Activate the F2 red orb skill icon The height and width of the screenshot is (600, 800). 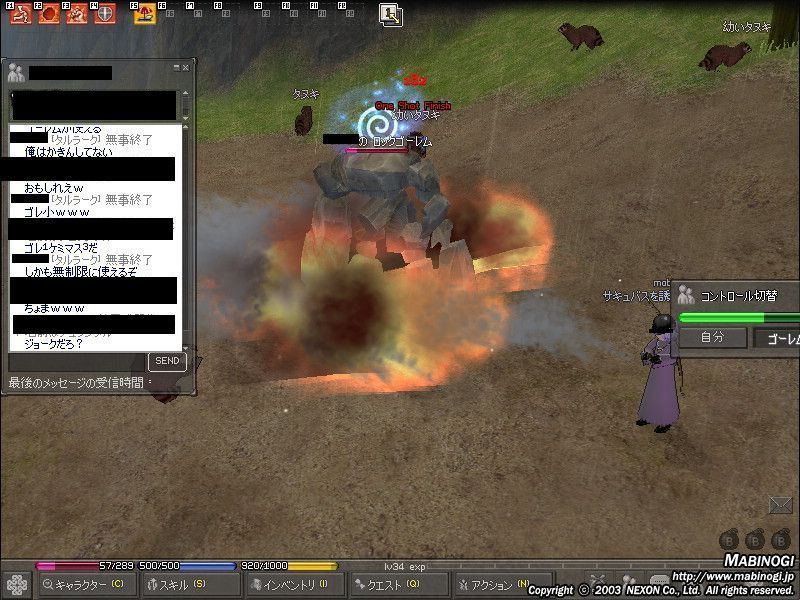(49, 14)
